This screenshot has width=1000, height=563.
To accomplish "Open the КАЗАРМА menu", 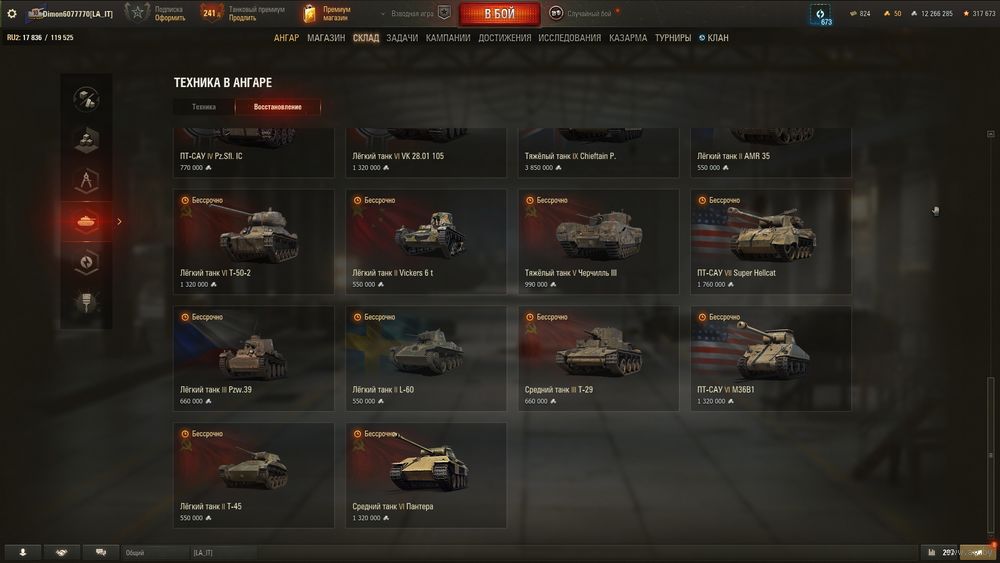I will [628, 38].
